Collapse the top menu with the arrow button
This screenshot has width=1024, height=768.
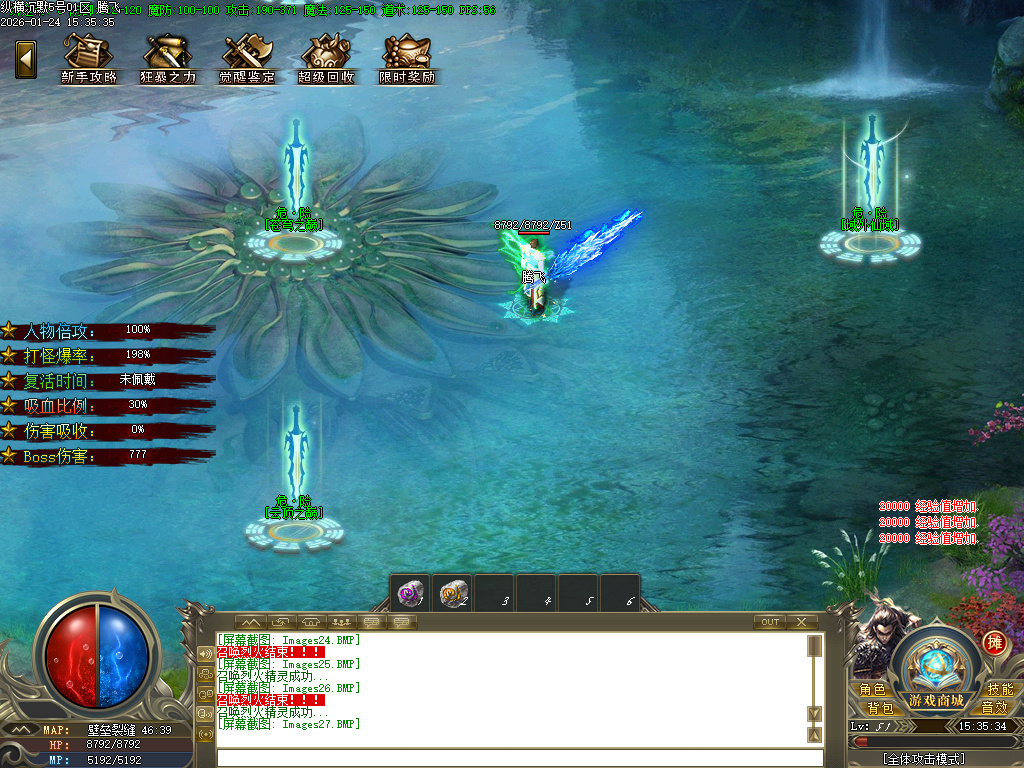pos(26,59)
